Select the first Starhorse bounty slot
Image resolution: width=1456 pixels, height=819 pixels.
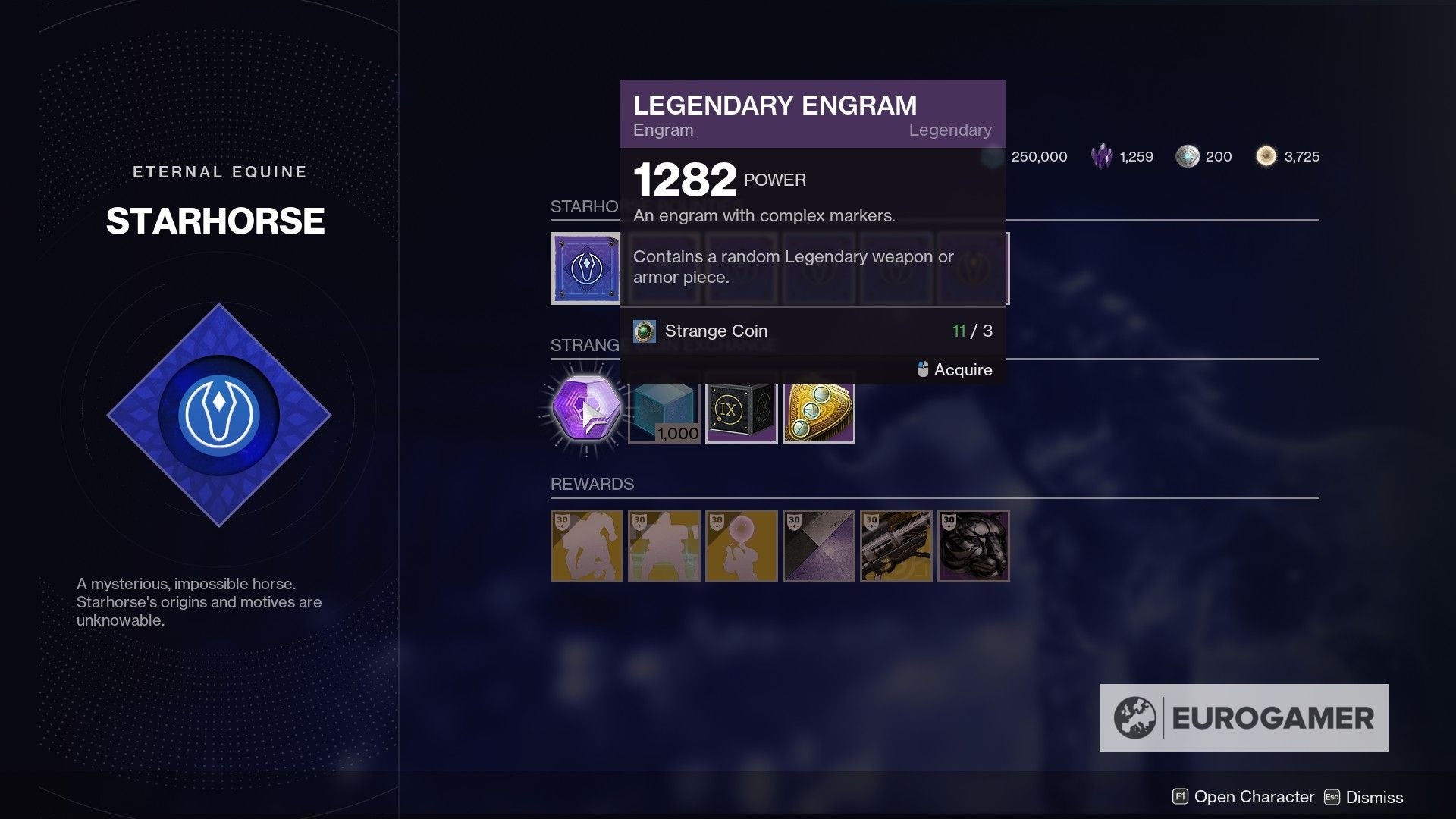coord(586,269)
